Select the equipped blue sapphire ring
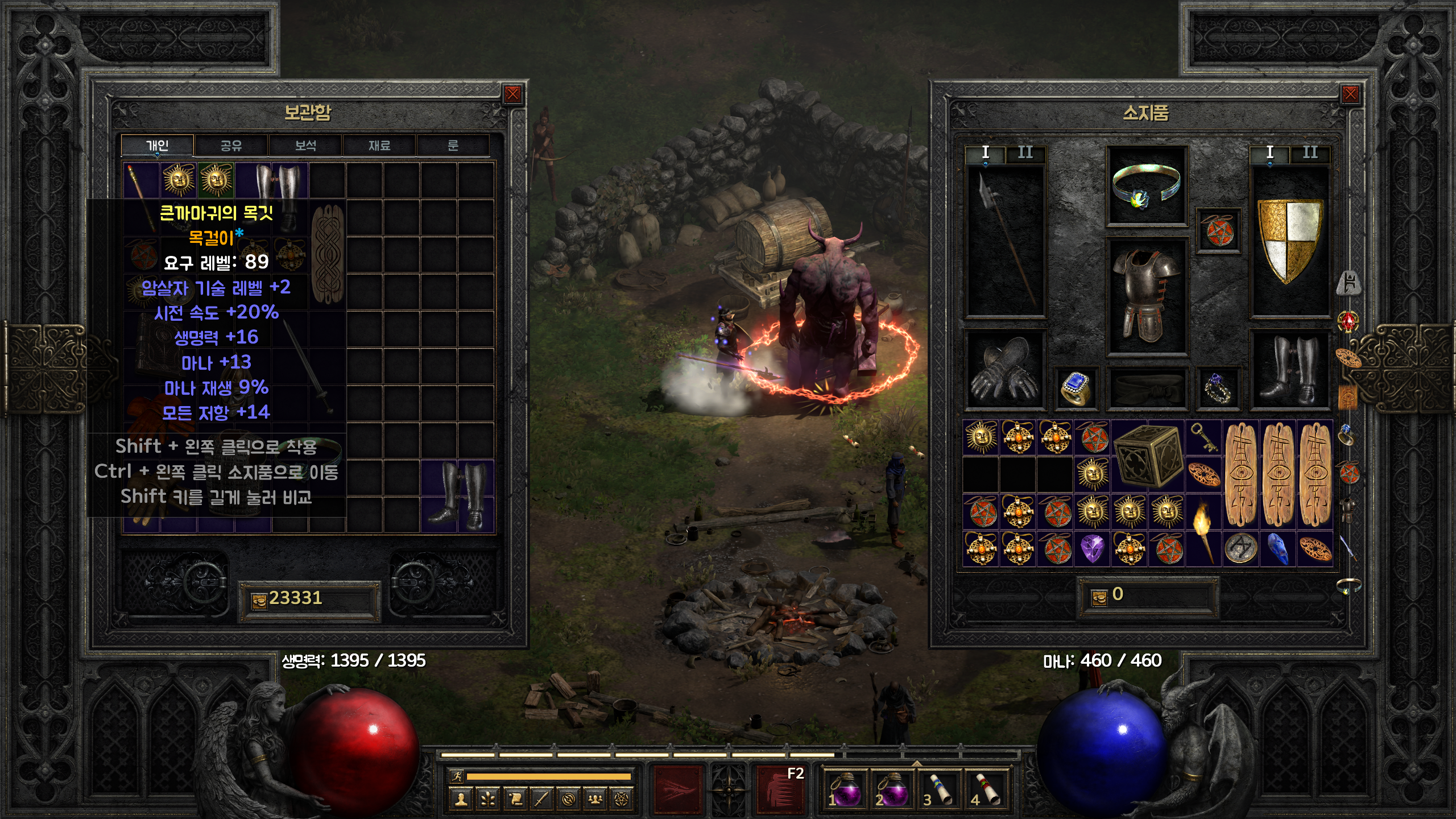 click(1074, 388)
